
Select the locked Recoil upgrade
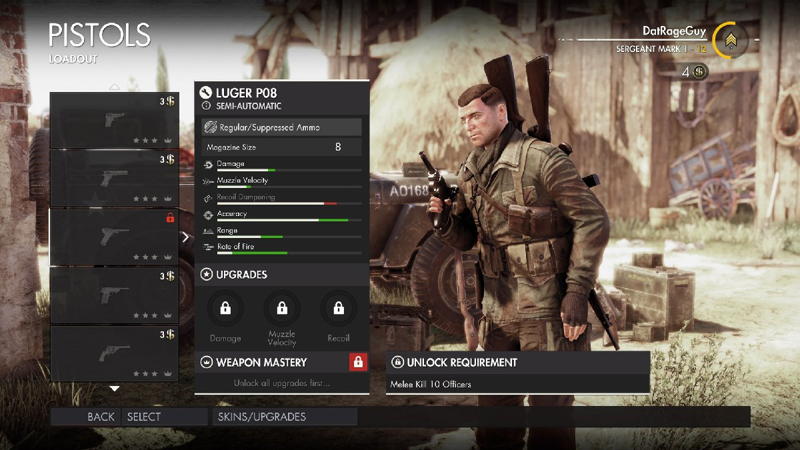point(338,308)
